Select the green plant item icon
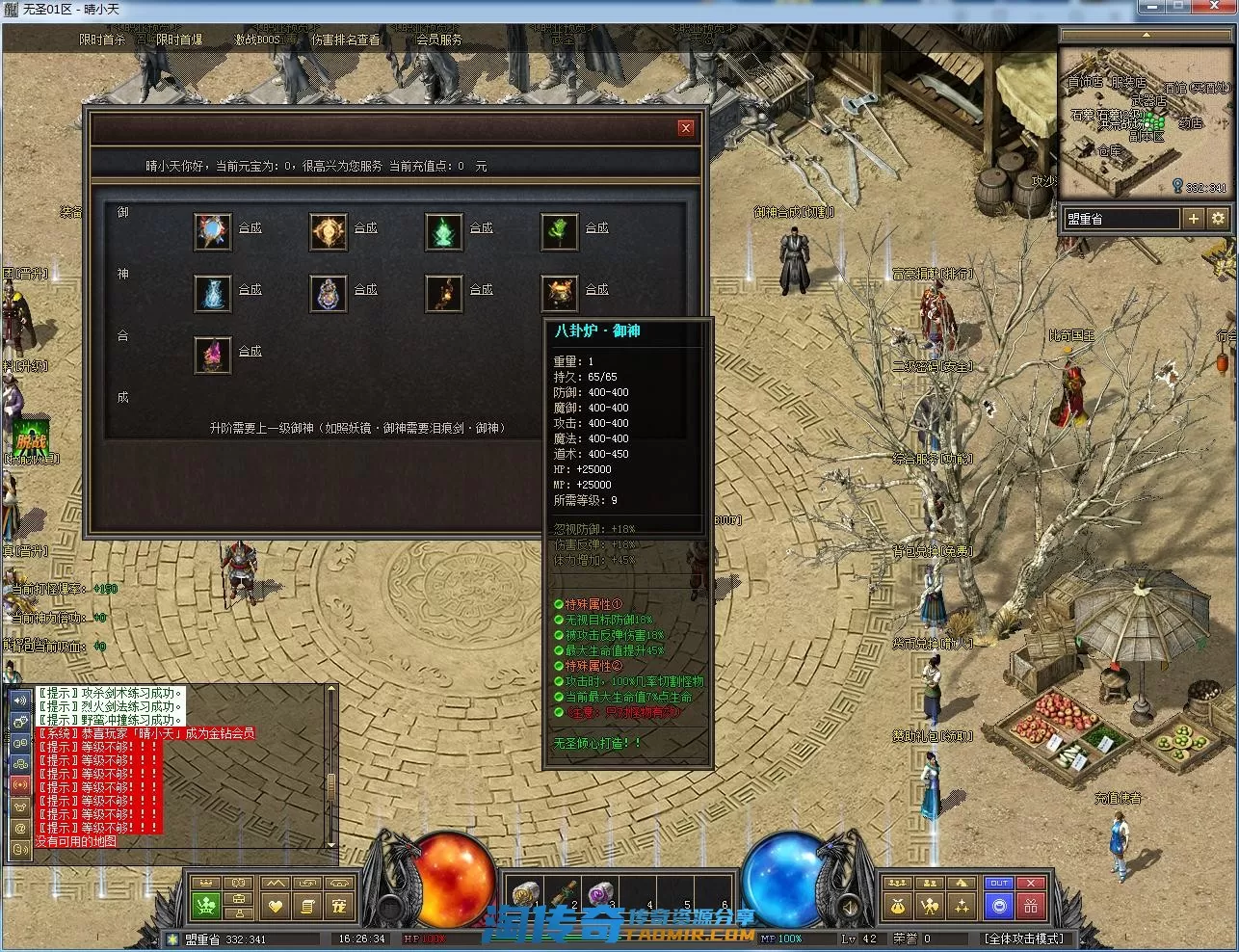Image resolution: width=1239 pixels, height=952 pixels. (559, 231)
